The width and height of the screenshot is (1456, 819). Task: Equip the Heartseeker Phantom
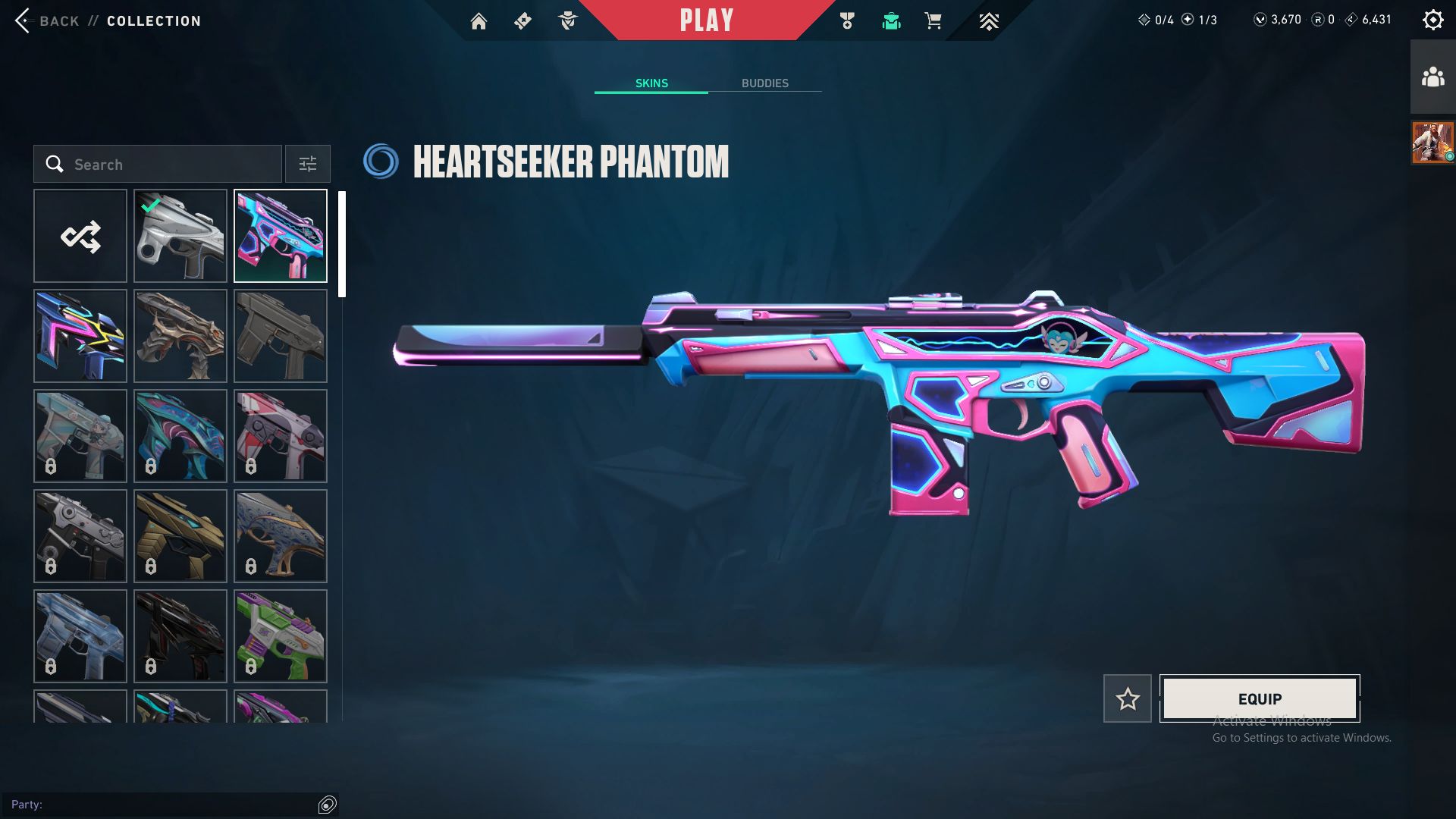[x=1260, y=698]
